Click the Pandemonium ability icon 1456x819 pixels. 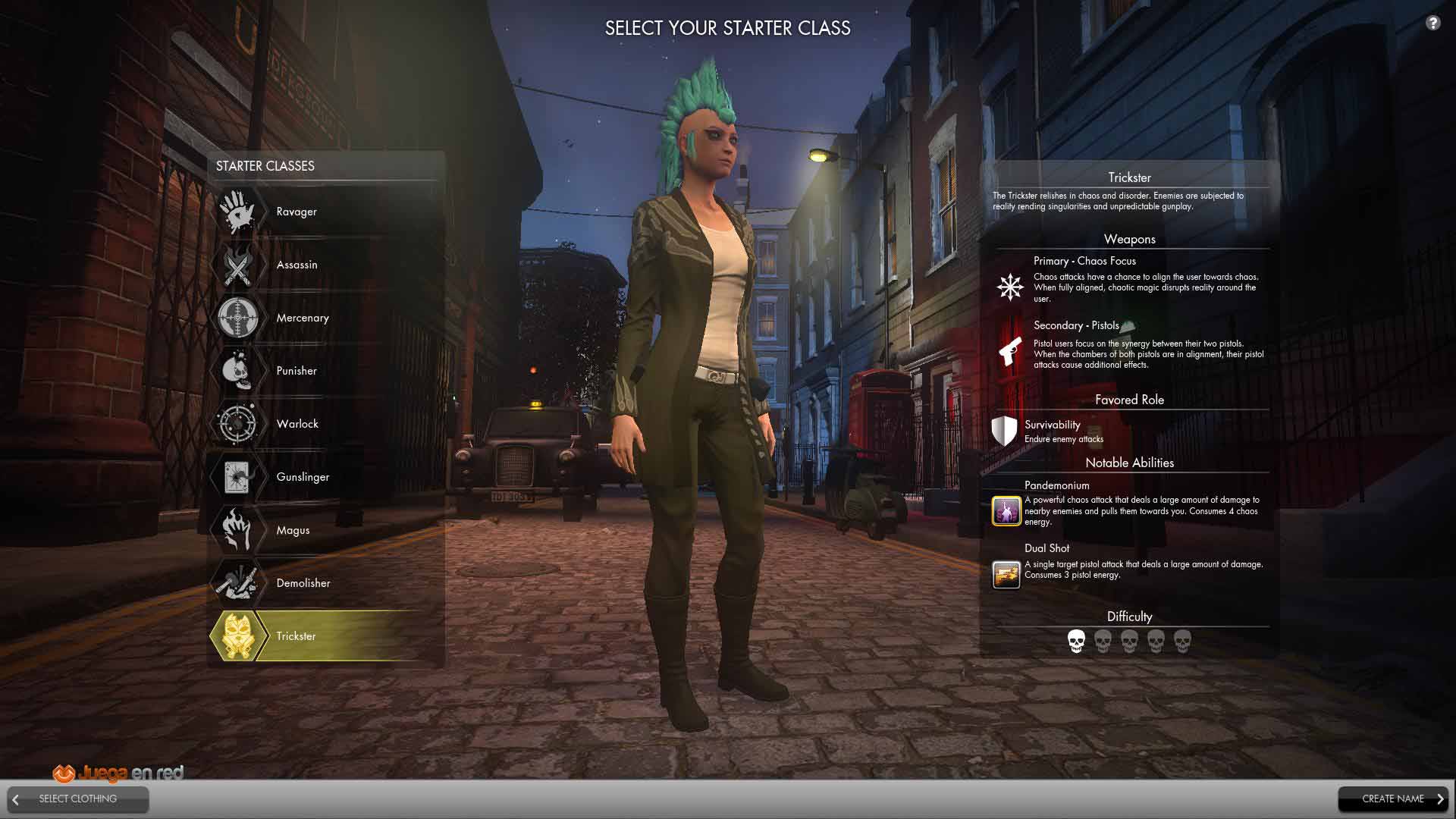[x=1006, y=511]
